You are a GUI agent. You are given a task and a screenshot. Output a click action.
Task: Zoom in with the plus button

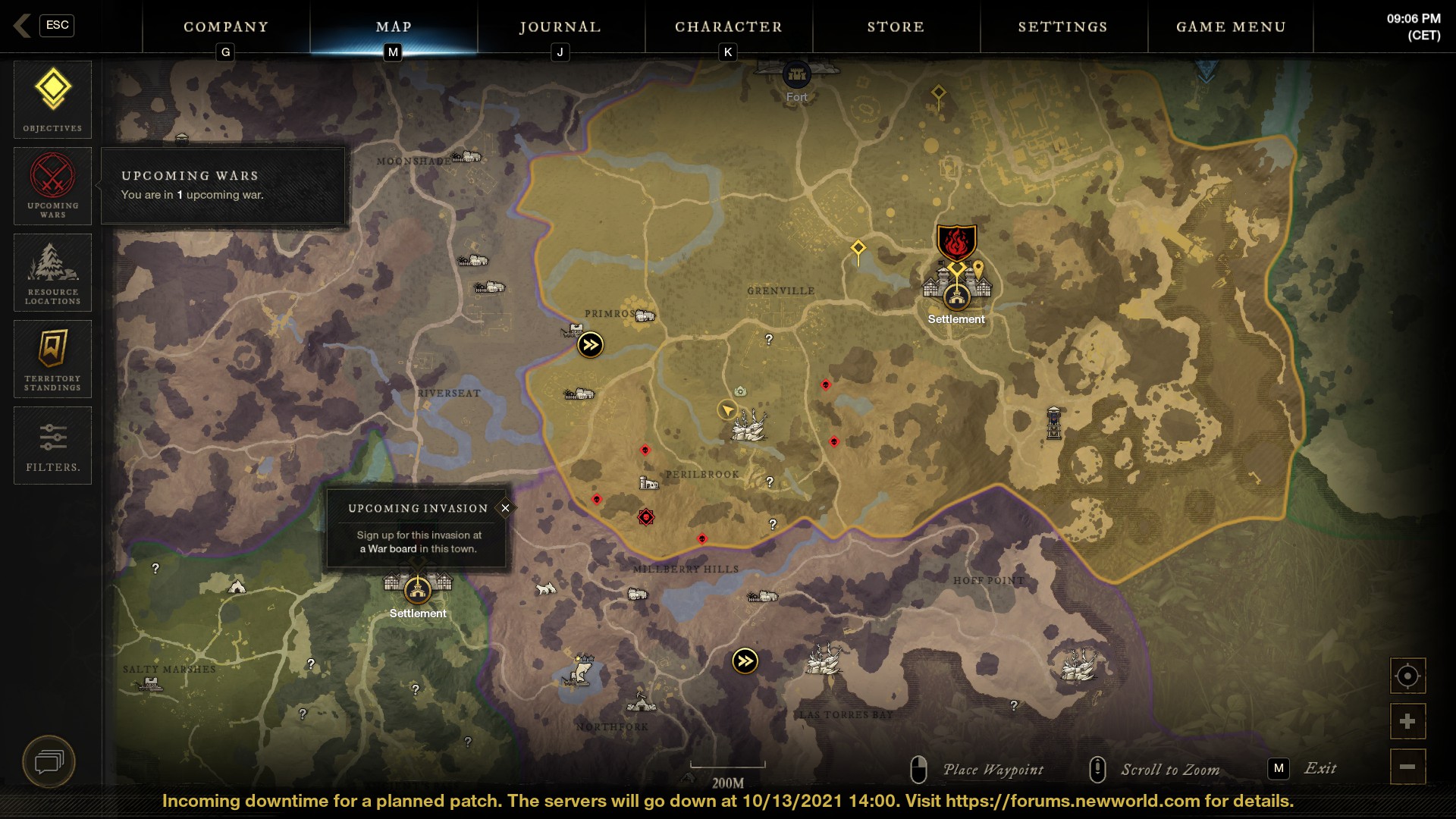pyautogui.click(x=1407, y=721)
